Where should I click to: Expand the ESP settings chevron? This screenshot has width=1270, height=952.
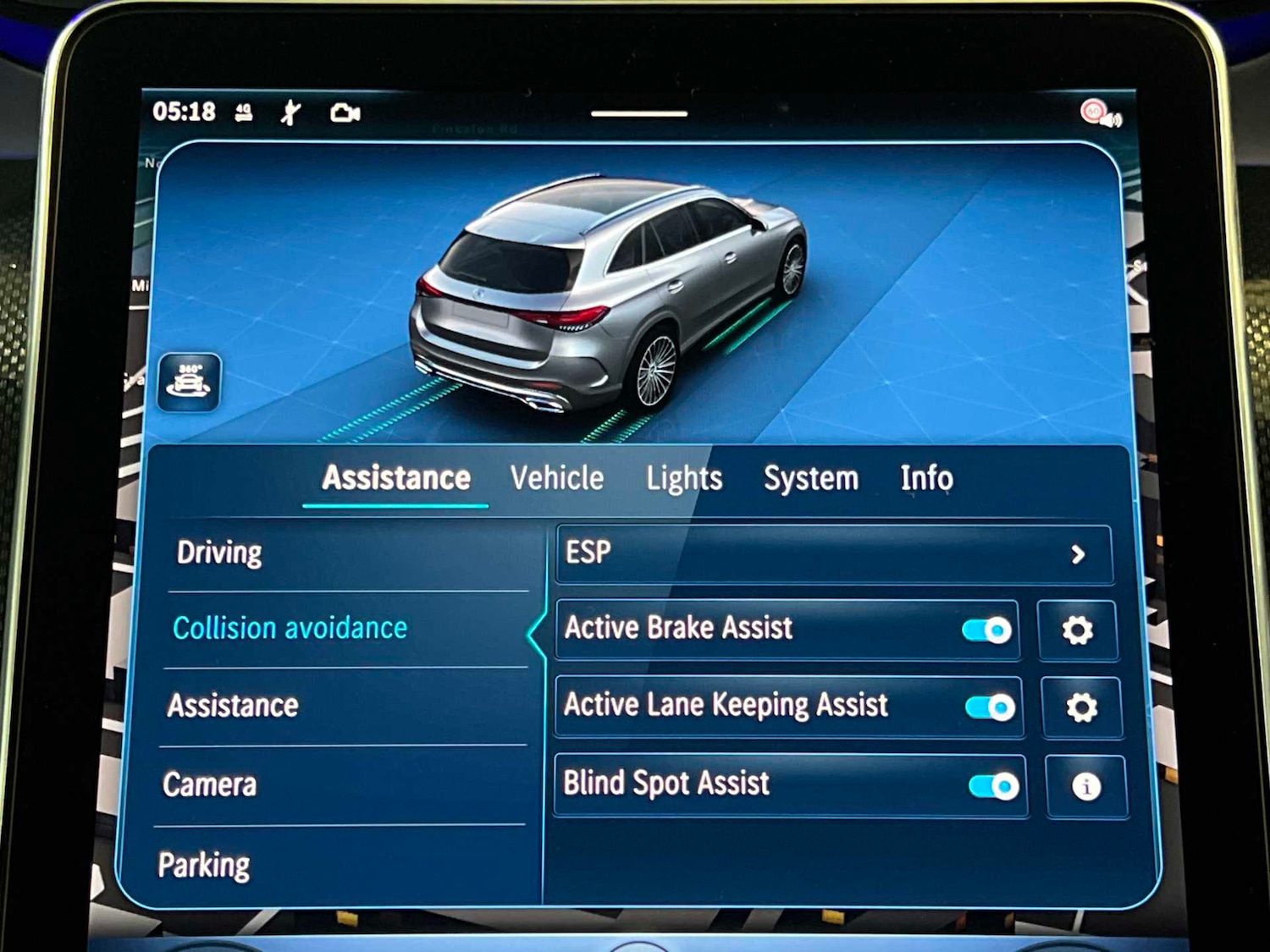[1078, 554]
